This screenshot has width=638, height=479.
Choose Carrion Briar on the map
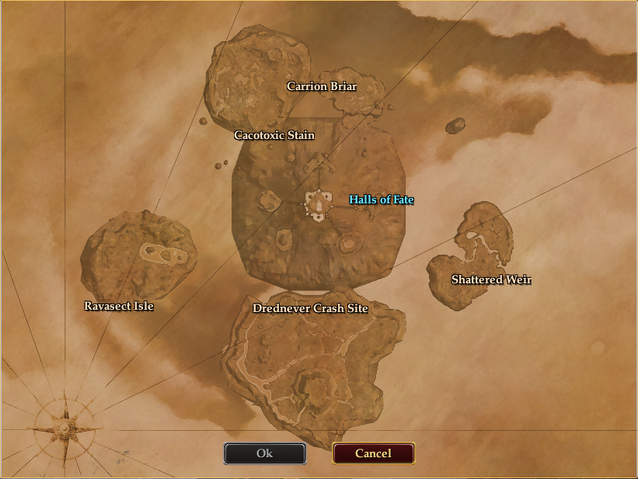[x=321, y=86]
